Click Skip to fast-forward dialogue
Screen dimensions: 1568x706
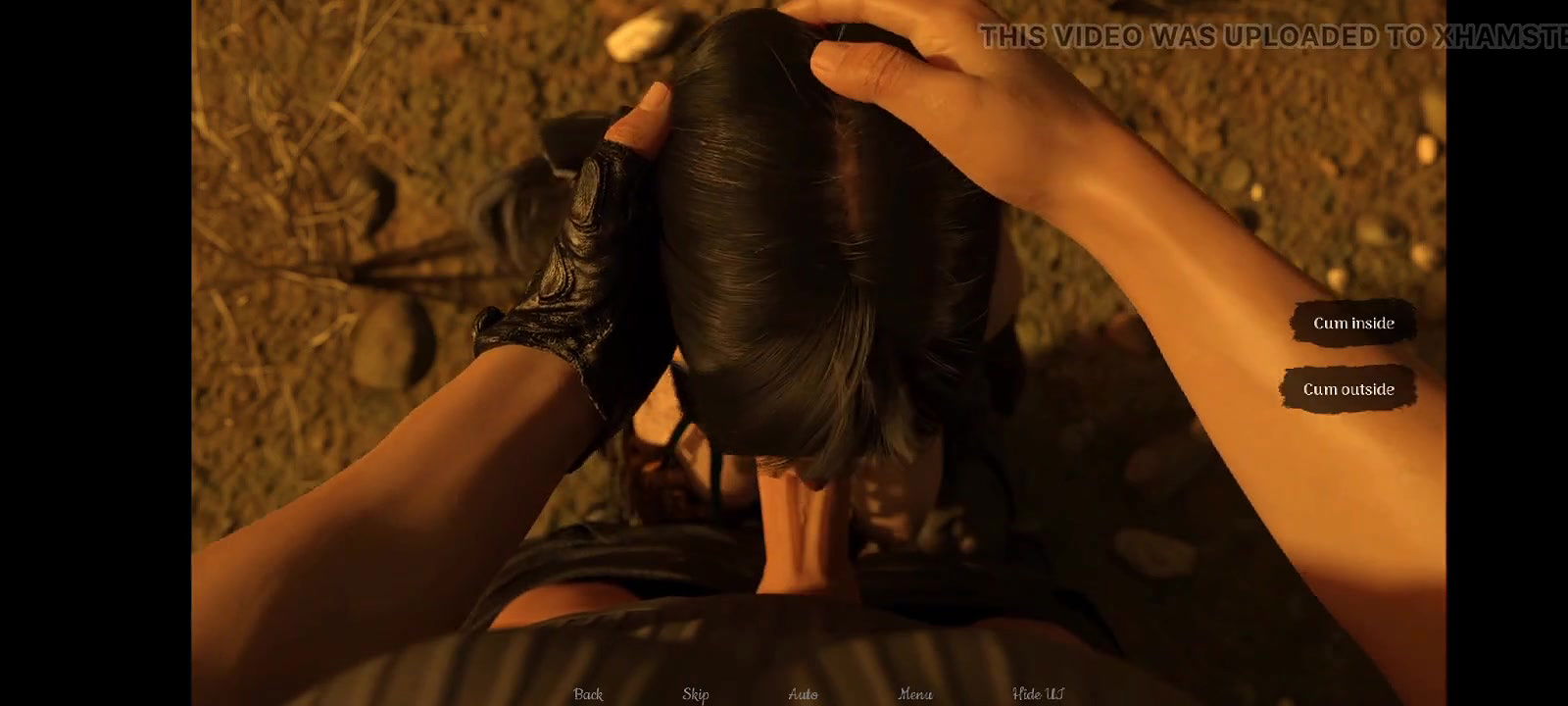[695, 693]
